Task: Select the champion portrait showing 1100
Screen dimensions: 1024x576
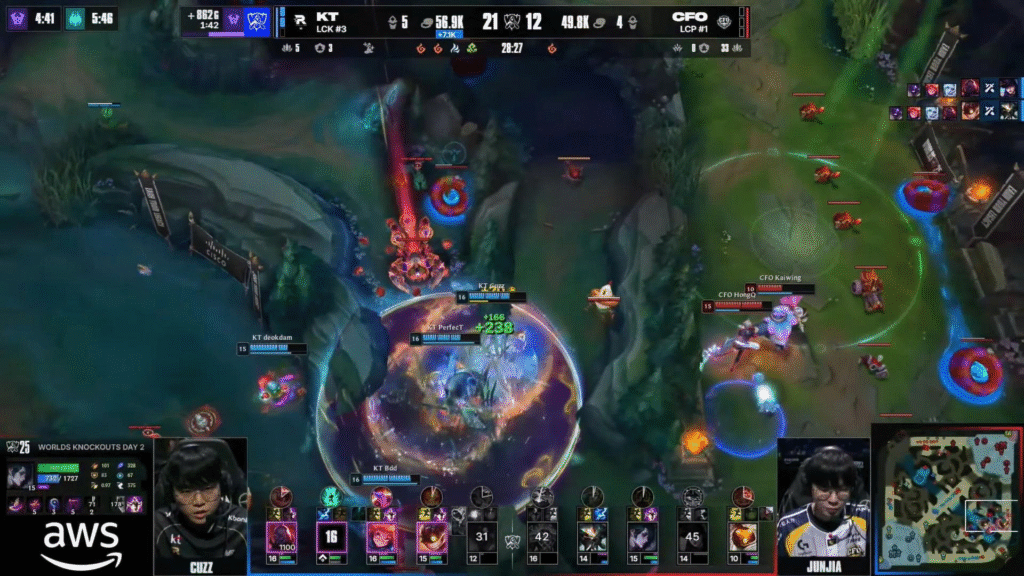Action: pos(281,536)
